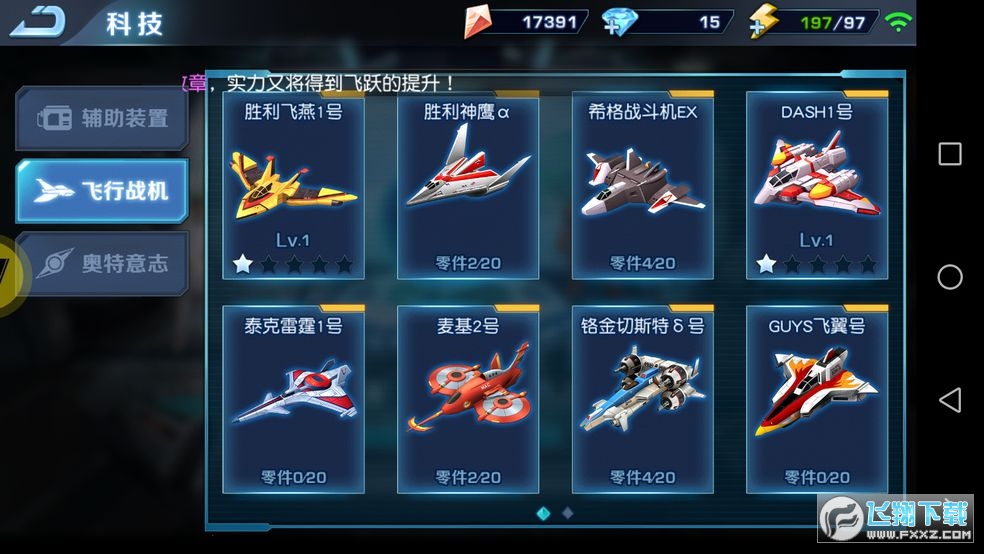The width and height of the screenshot is (984, 554).
Task: Open the 希格战斗机EX card
Action: click(x=642, y=187)
